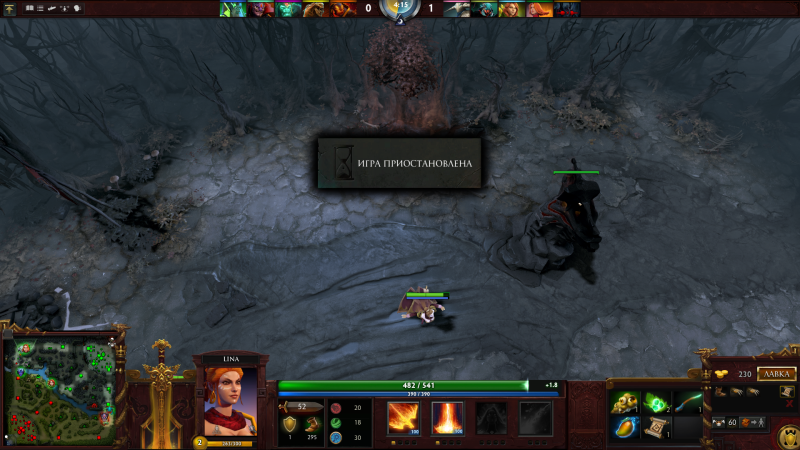Click the courier deliver items button
800x450 pixels.
pos(750,424)
